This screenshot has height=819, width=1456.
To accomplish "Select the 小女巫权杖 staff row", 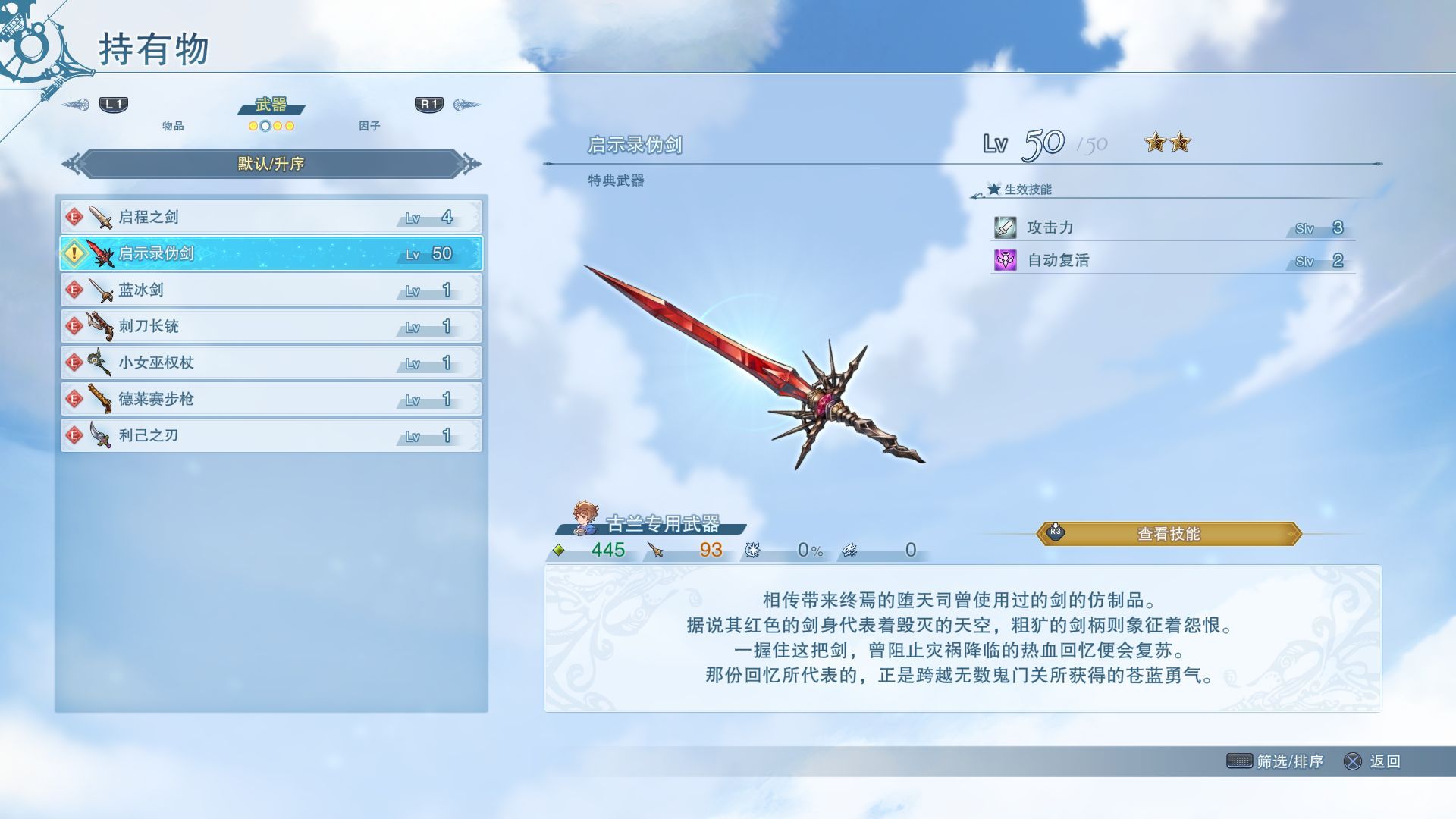I will tap(271, 362).
